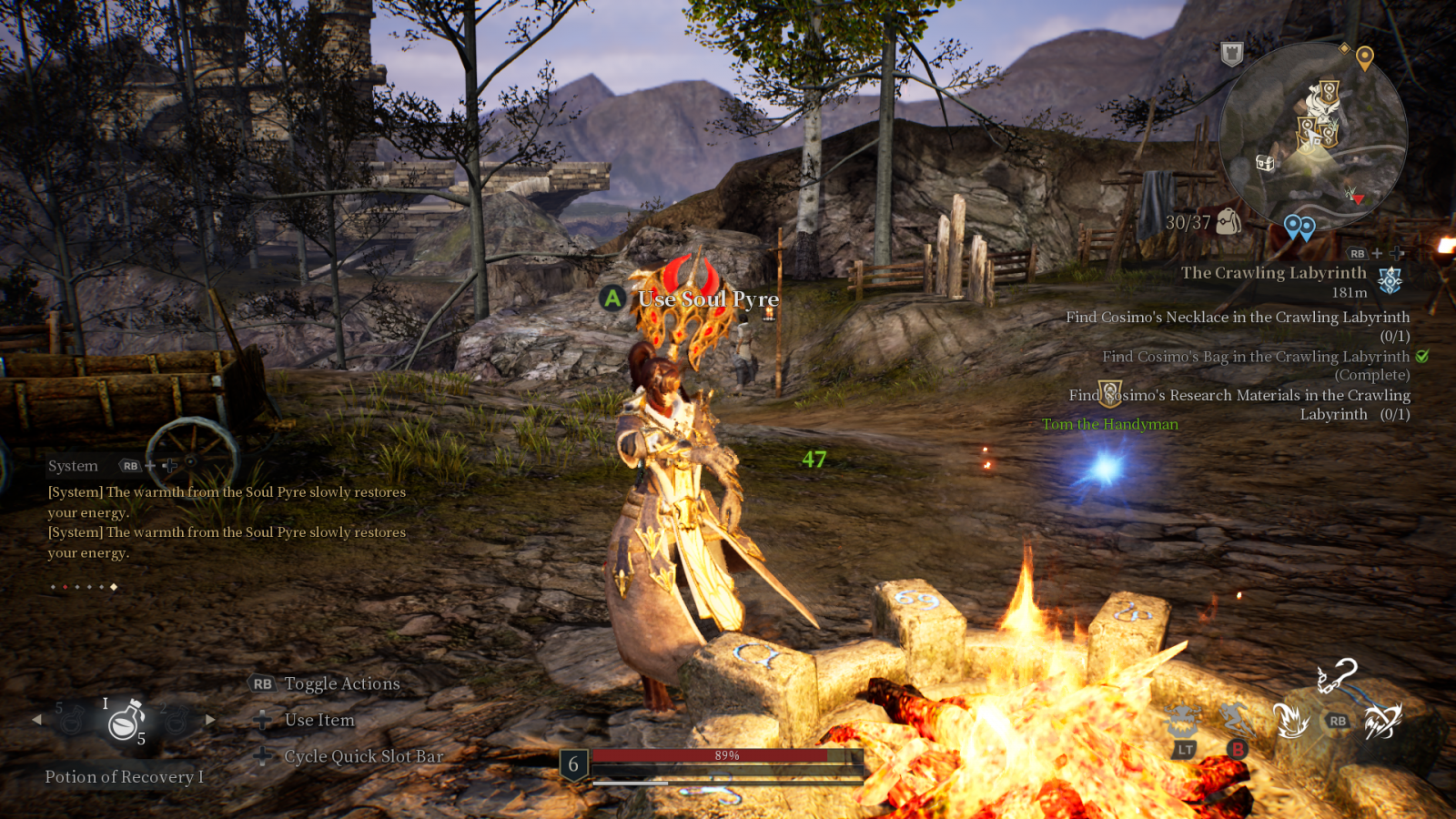Click the demon mask ability icon

[x=1182, y=721]
